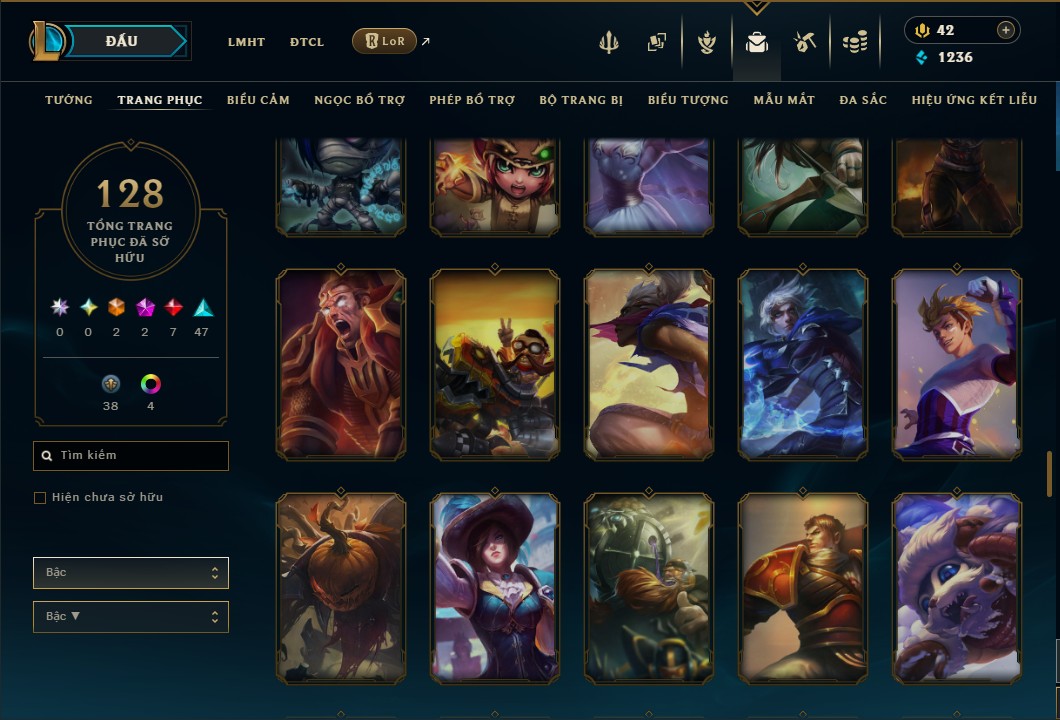Switch to the HIỆU ỨNG KẾT LIỄU tab
Image resolution: width=1060 pixels, height=720 pixels.
(x=974, y=100)
